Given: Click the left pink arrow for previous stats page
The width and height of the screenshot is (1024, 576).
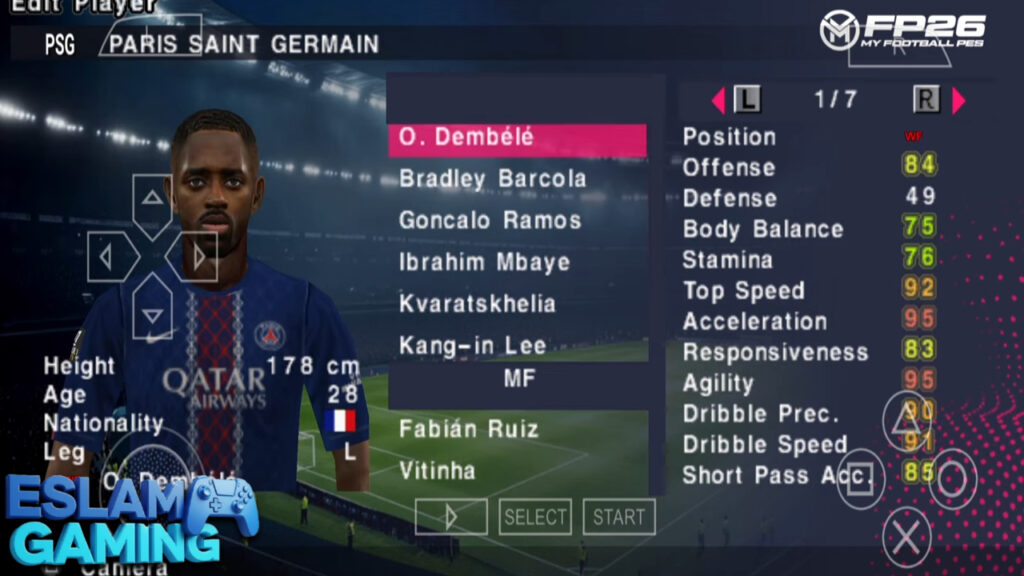Looking at the screenshot, I should 717,100.
